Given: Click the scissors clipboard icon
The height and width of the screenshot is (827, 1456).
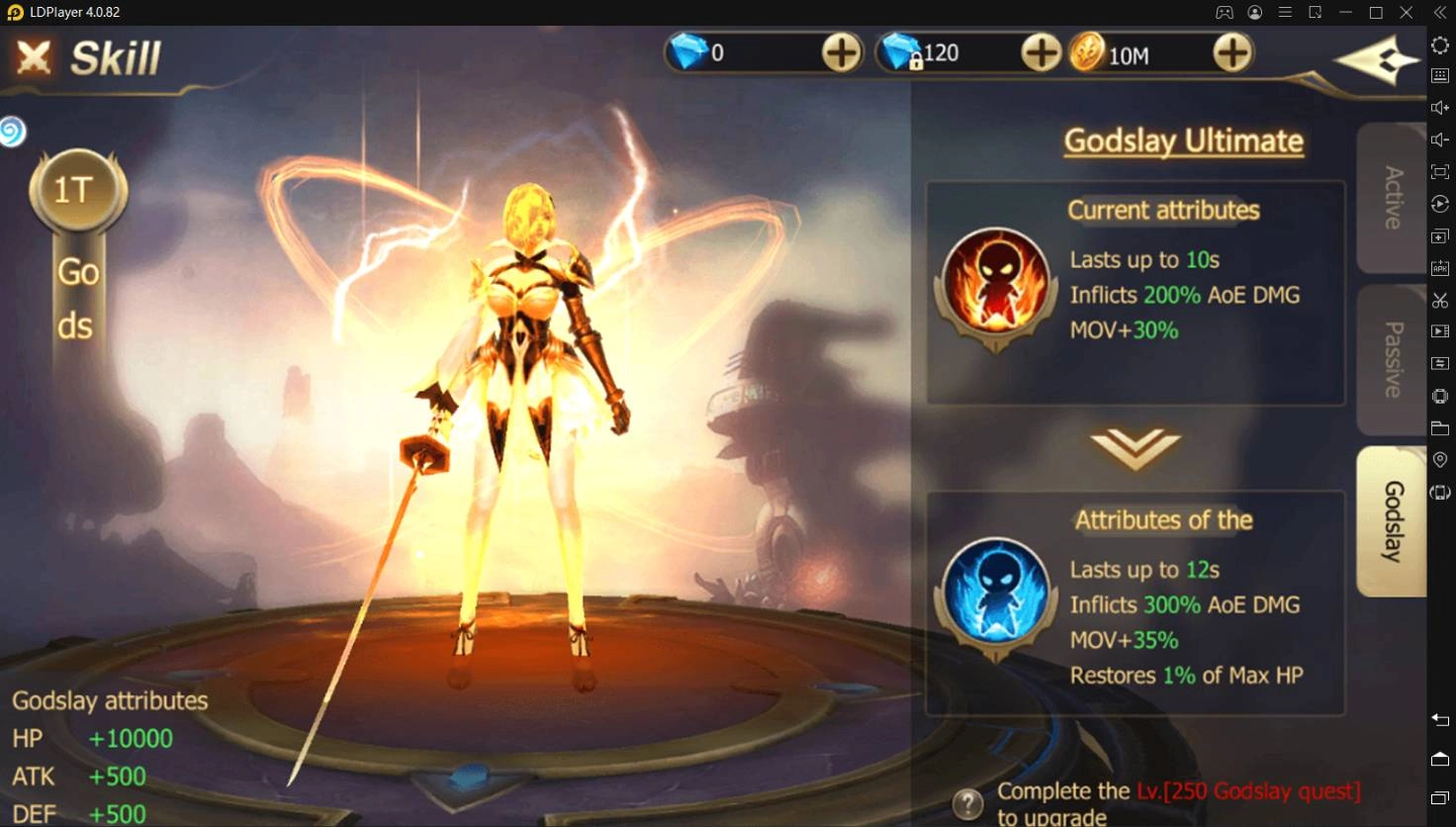Looking at the screenshot, I should click(1440, 299).
